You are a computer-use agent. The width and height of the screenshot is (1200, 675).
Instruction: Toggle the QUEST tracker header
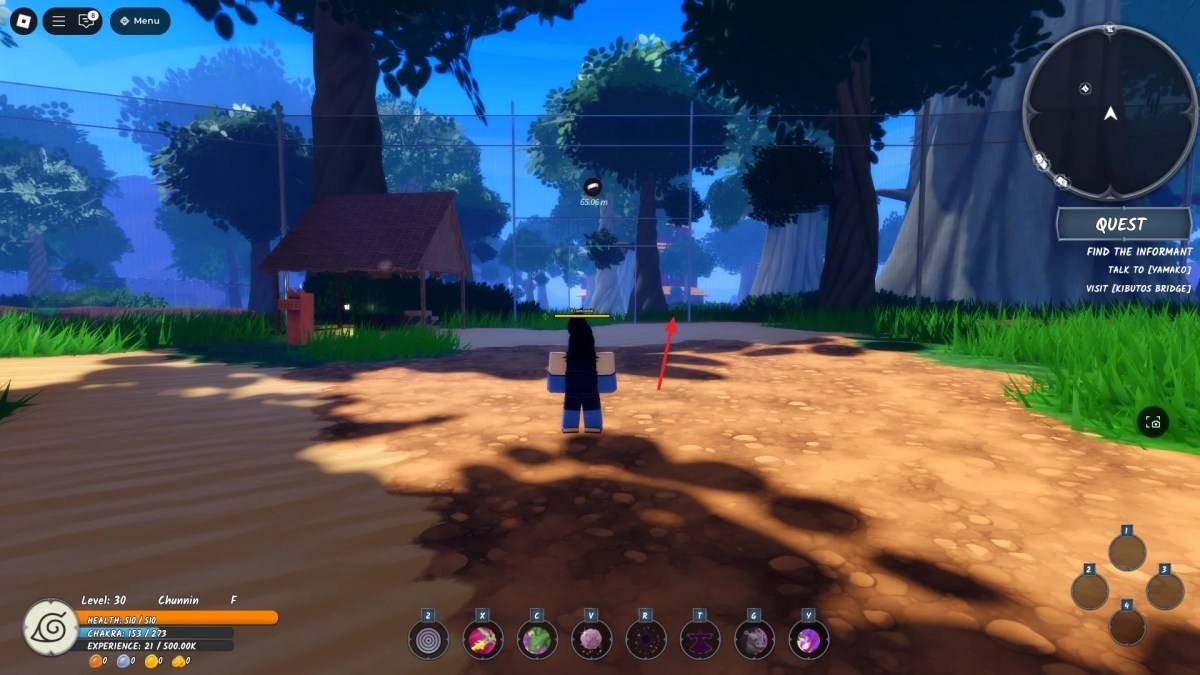[1120, 225]
